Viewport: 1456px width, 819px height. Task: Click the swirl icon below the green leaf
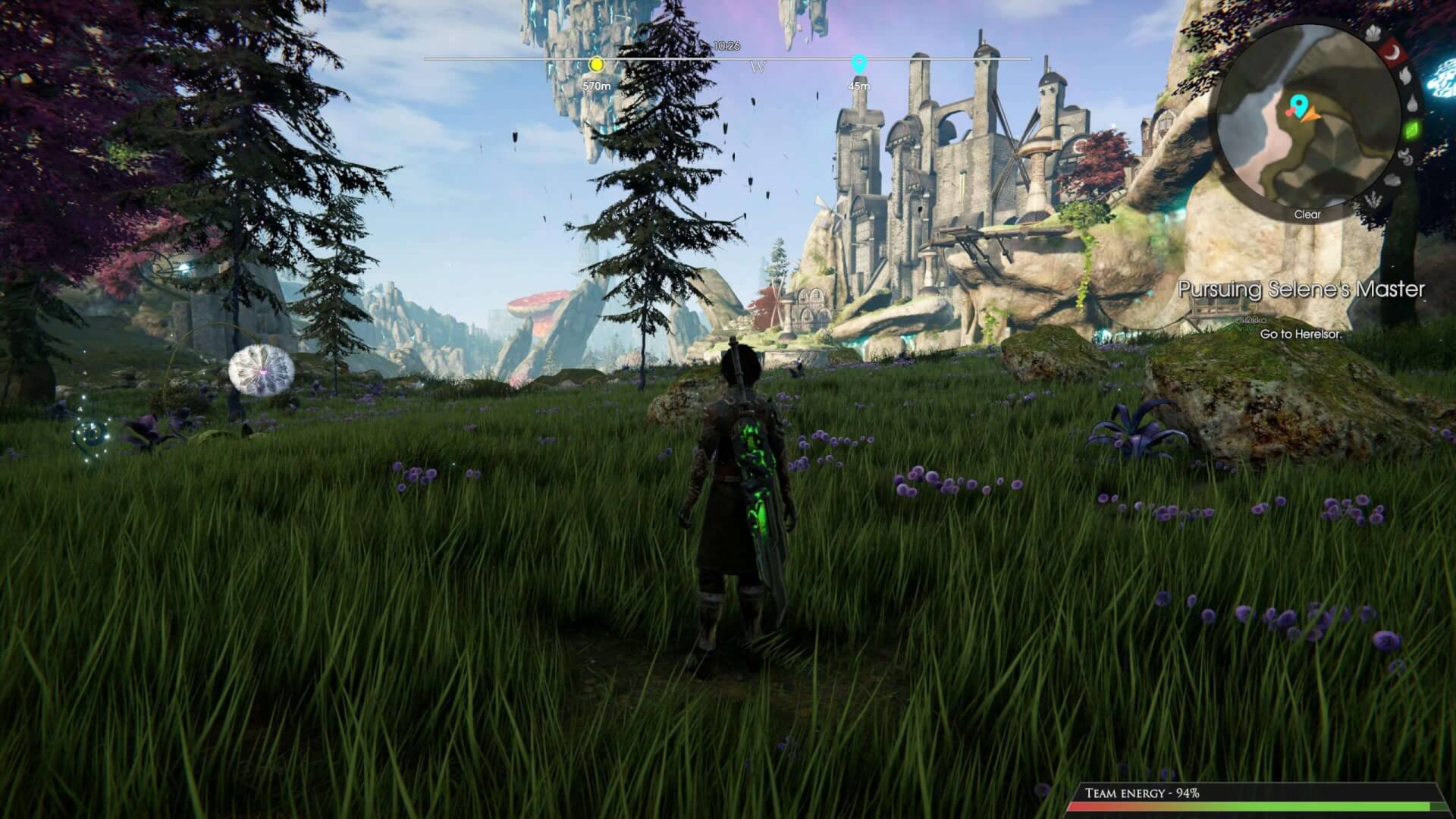coord(1406,158)
